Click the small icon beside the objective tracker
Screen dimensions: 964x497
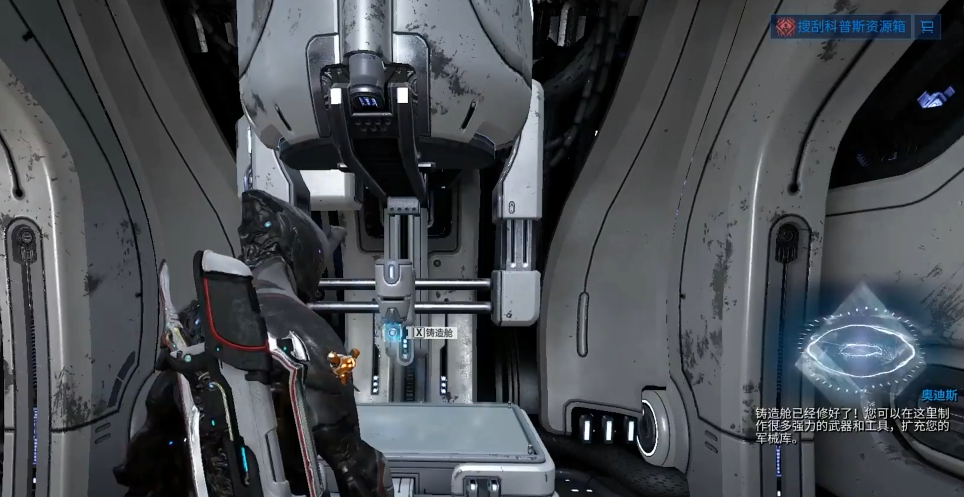928,27
